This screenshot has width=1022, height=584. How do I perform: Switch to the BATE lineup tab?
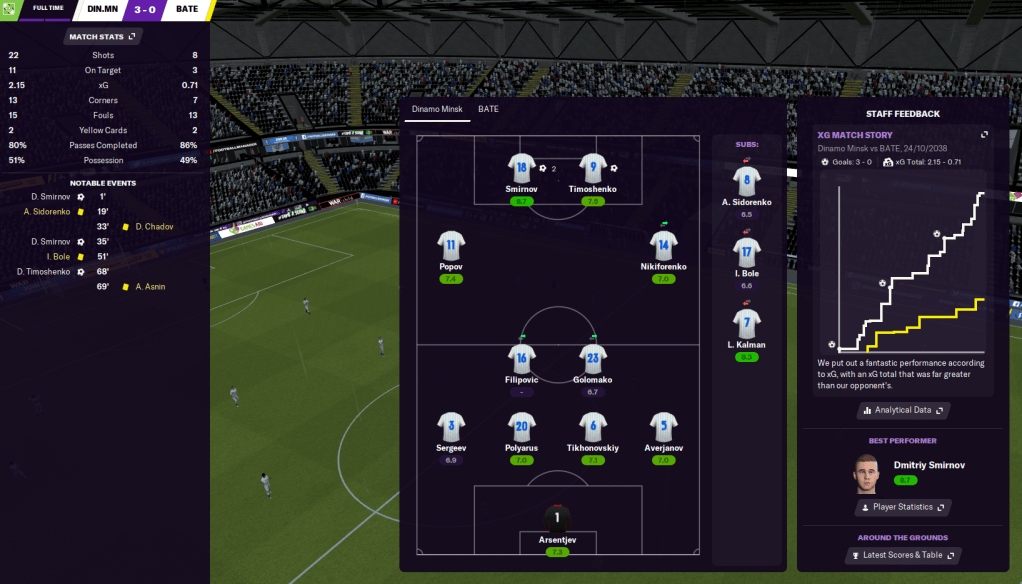pos(488,109)
